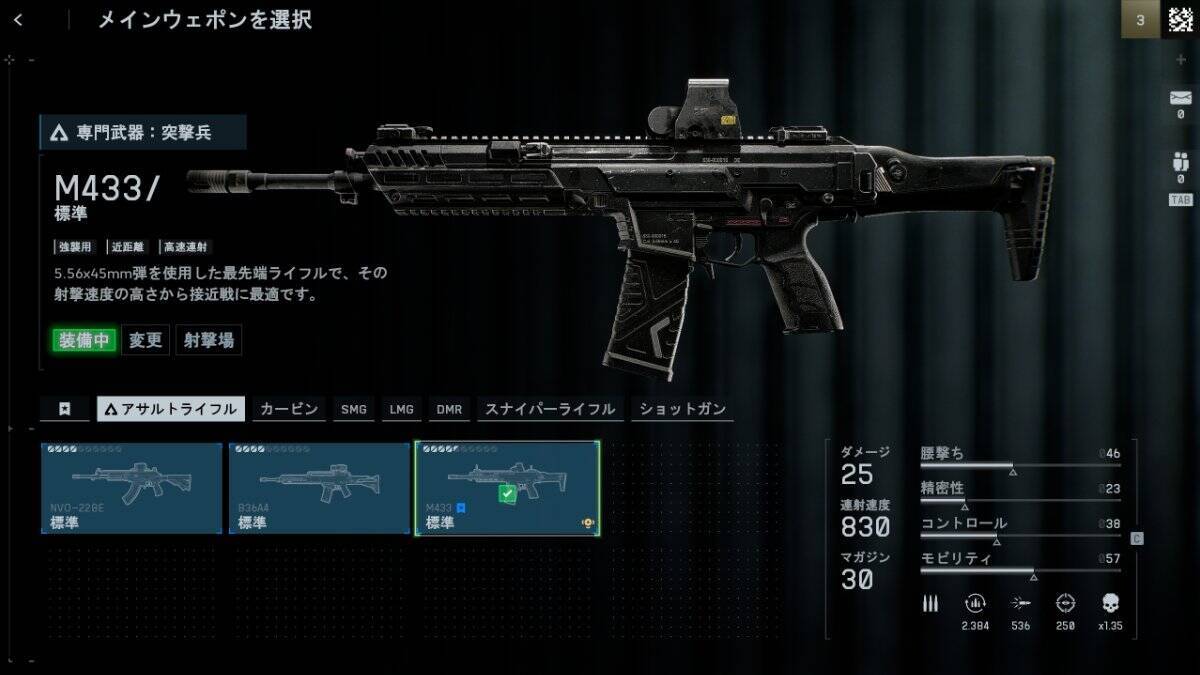
Task: Switch to the ショットガン tab
Action: click(683, 408)
